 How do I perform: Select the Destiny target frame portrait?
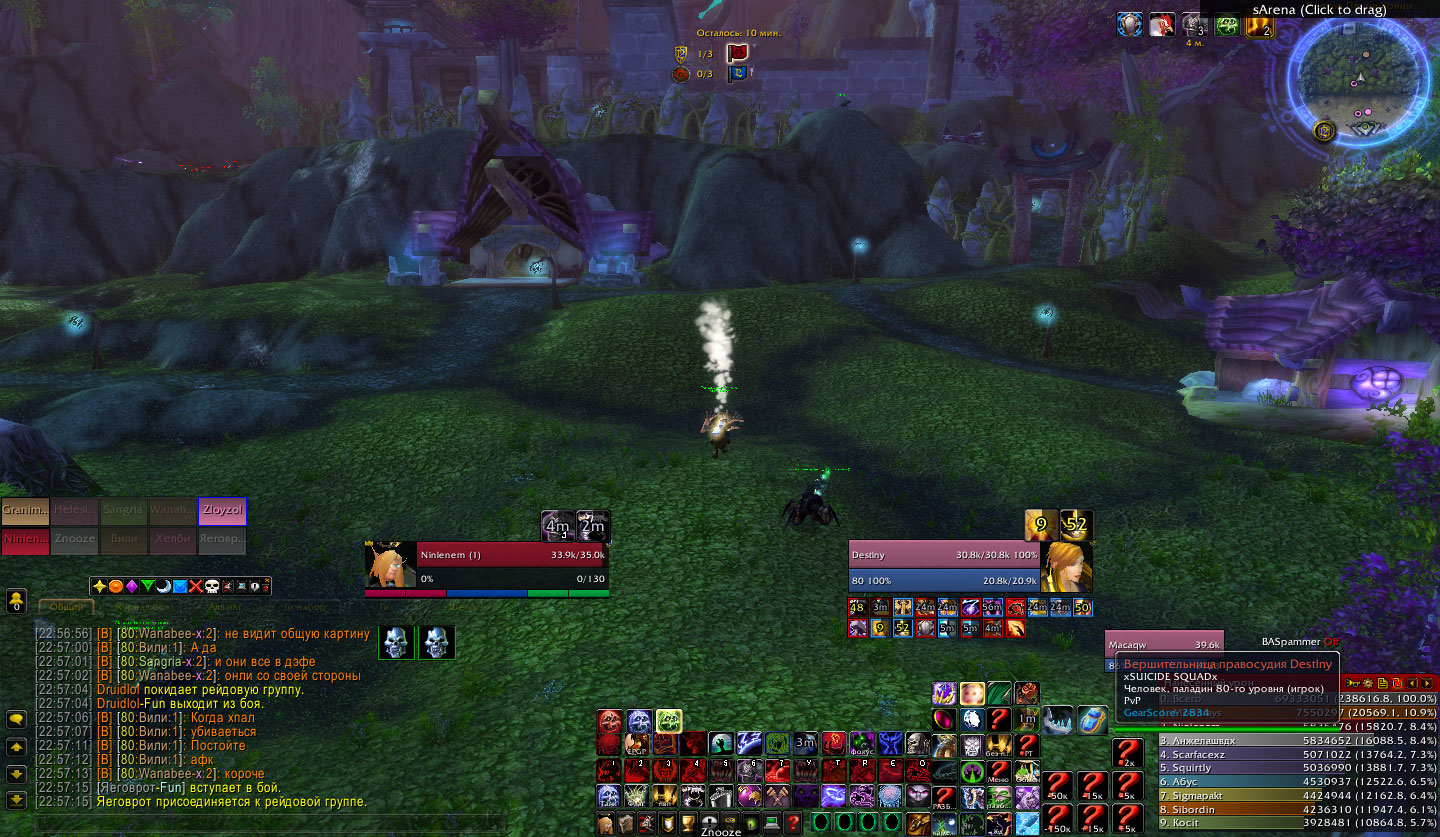pos(1066,567)
